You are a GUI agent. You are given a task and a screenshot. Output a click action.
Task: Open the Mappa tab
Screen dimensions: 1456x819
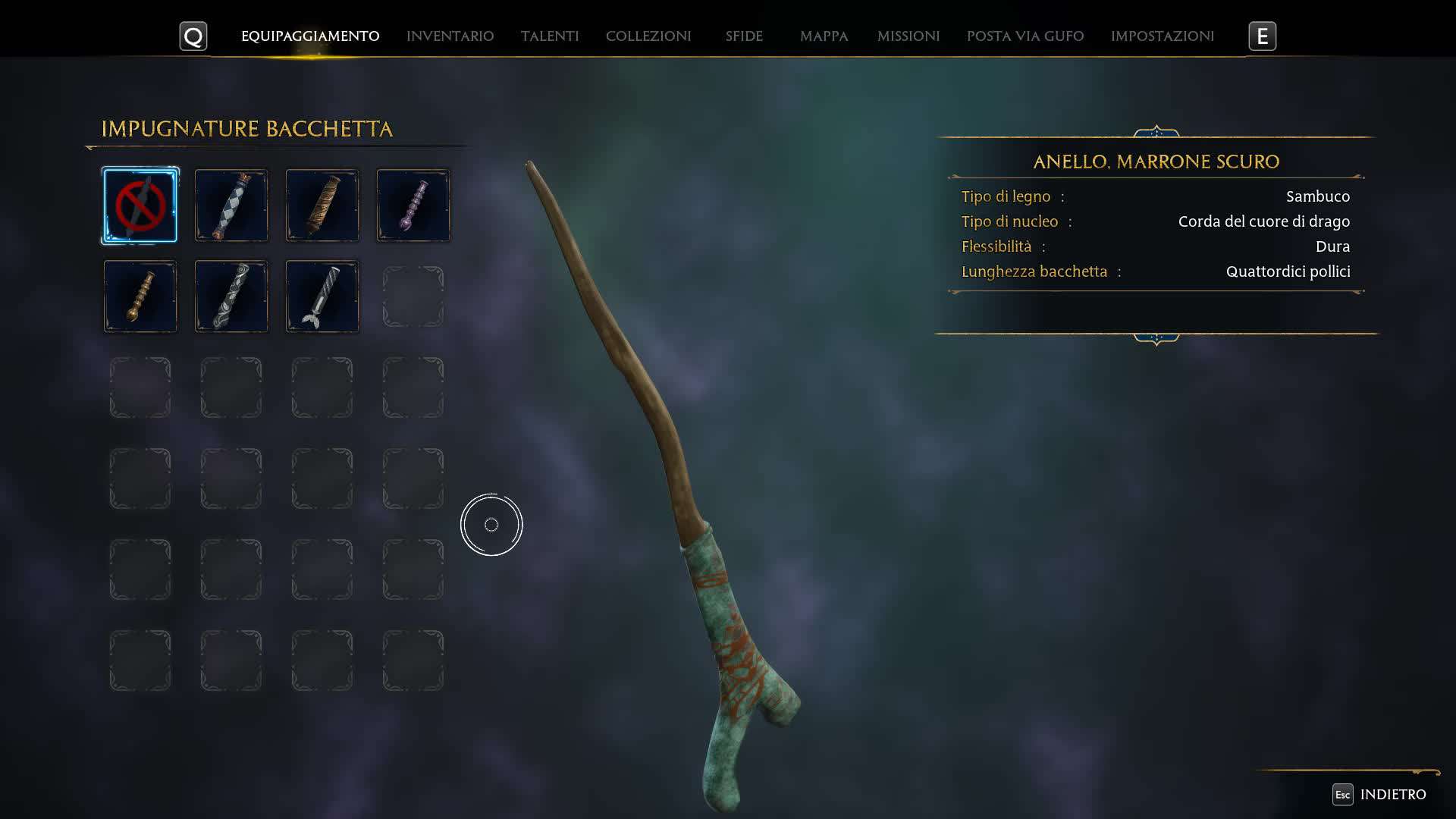point(824,36)
